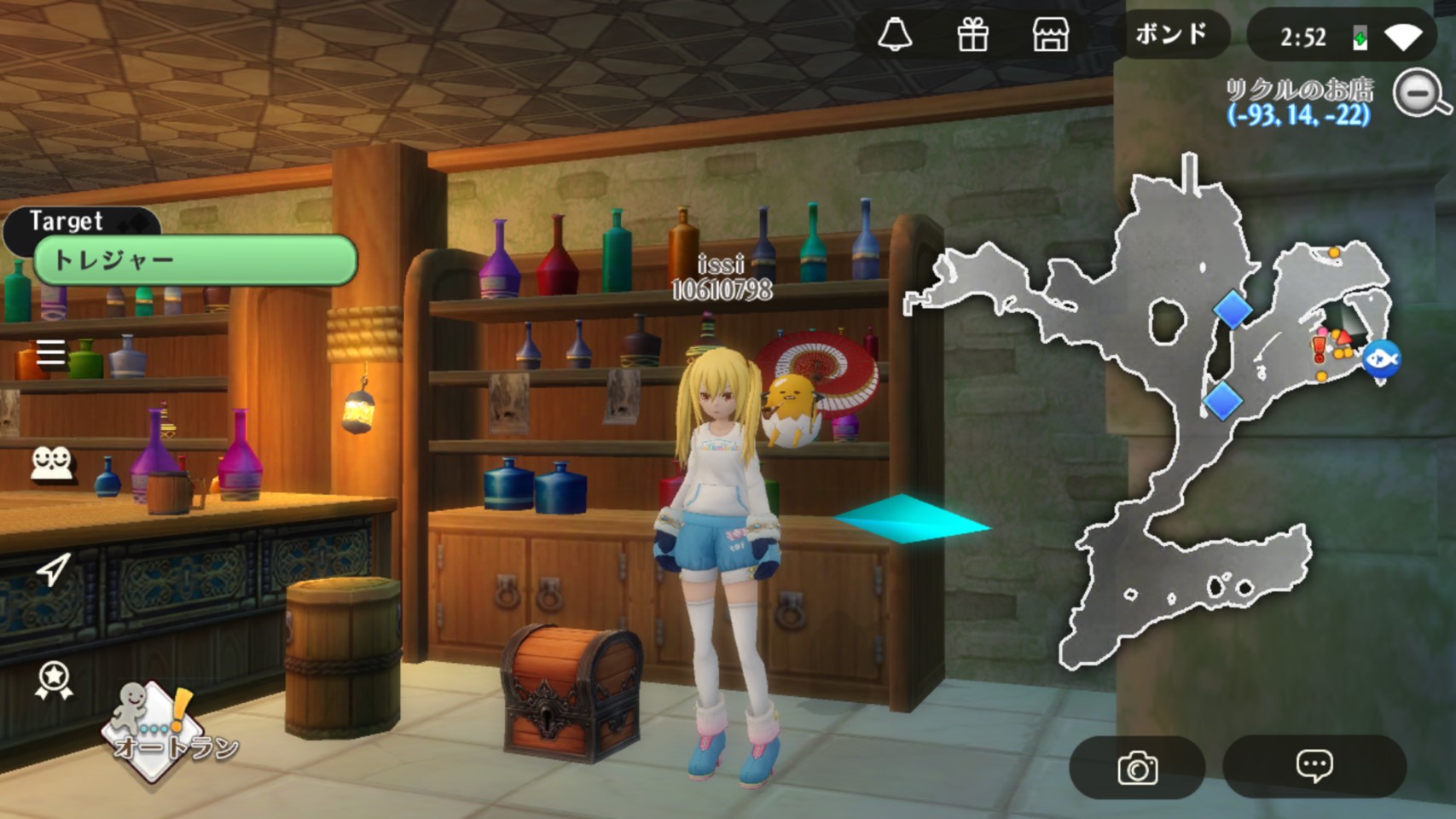This screenshot has height=819, width=1456.
Task: Click the red exclamation marker on the minimap
Action: 1317,348
